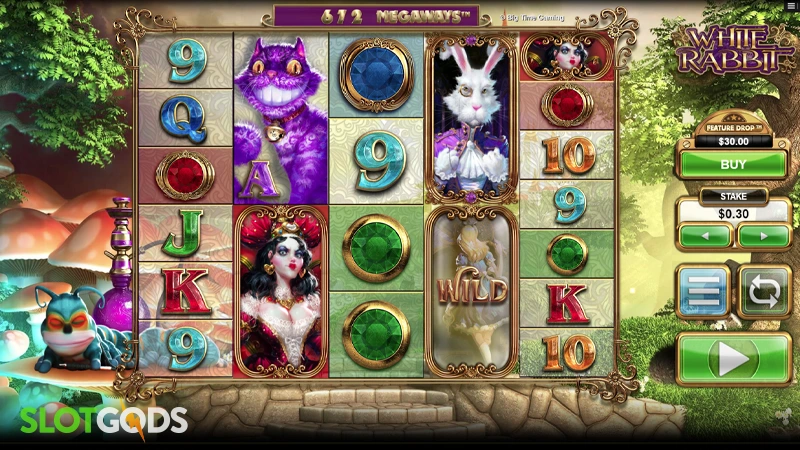The height and width of the screenshot is (450, 800).
Task: Buy the Feature Drop bonus
Action: coord(733,163)
